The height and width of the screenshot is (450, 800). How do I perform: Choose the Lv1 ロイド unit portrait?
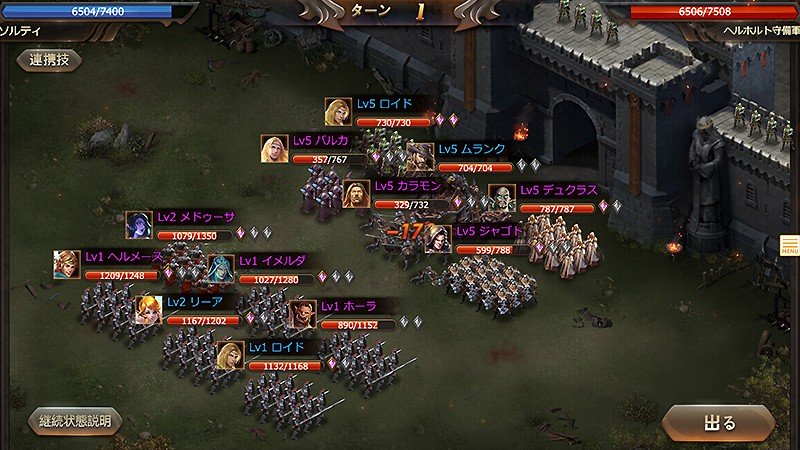(x=231, y=356)
